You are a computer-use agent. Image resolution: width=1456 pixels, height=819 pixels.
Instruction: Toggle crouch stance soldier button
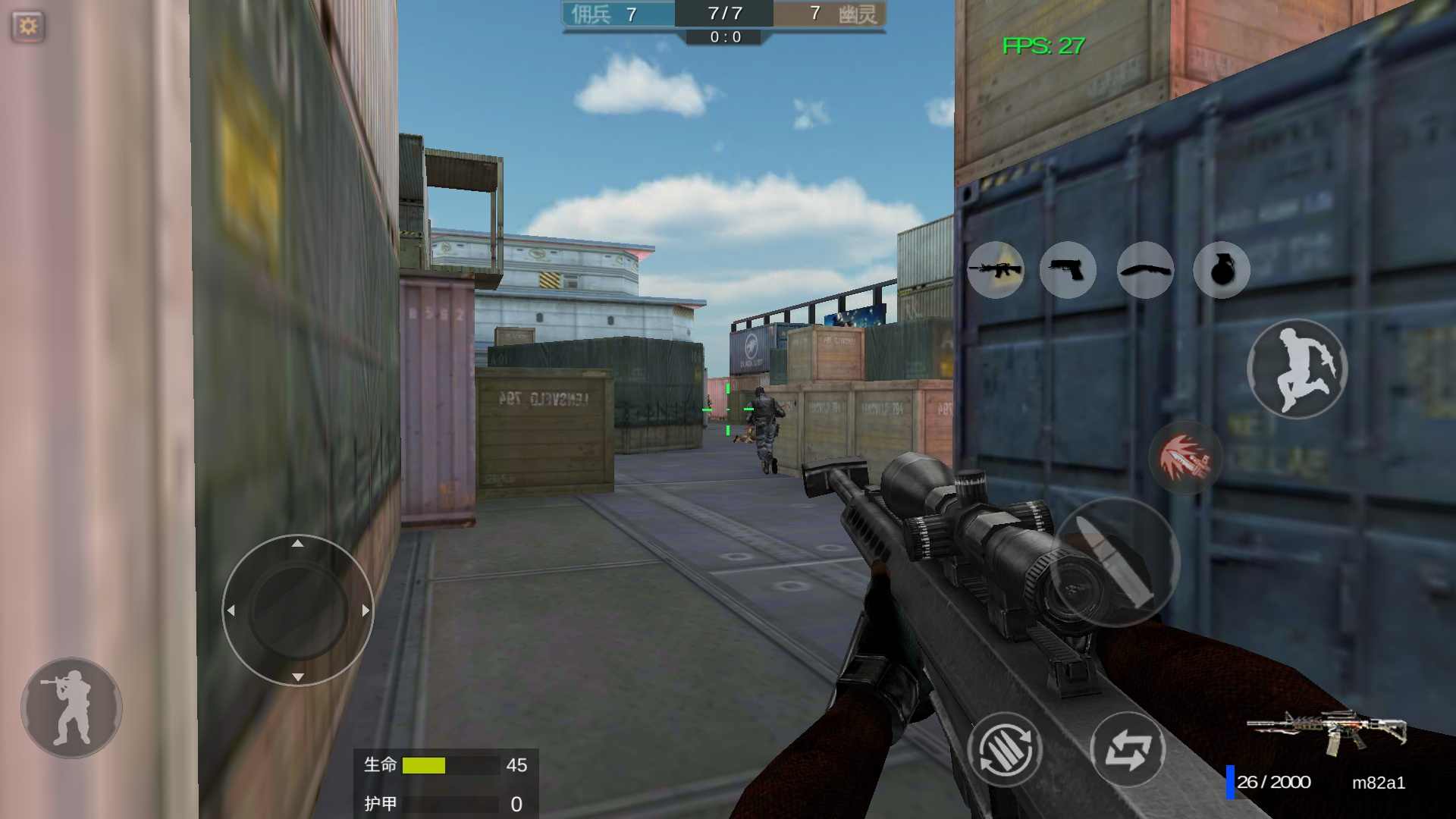tap(71, 708)
